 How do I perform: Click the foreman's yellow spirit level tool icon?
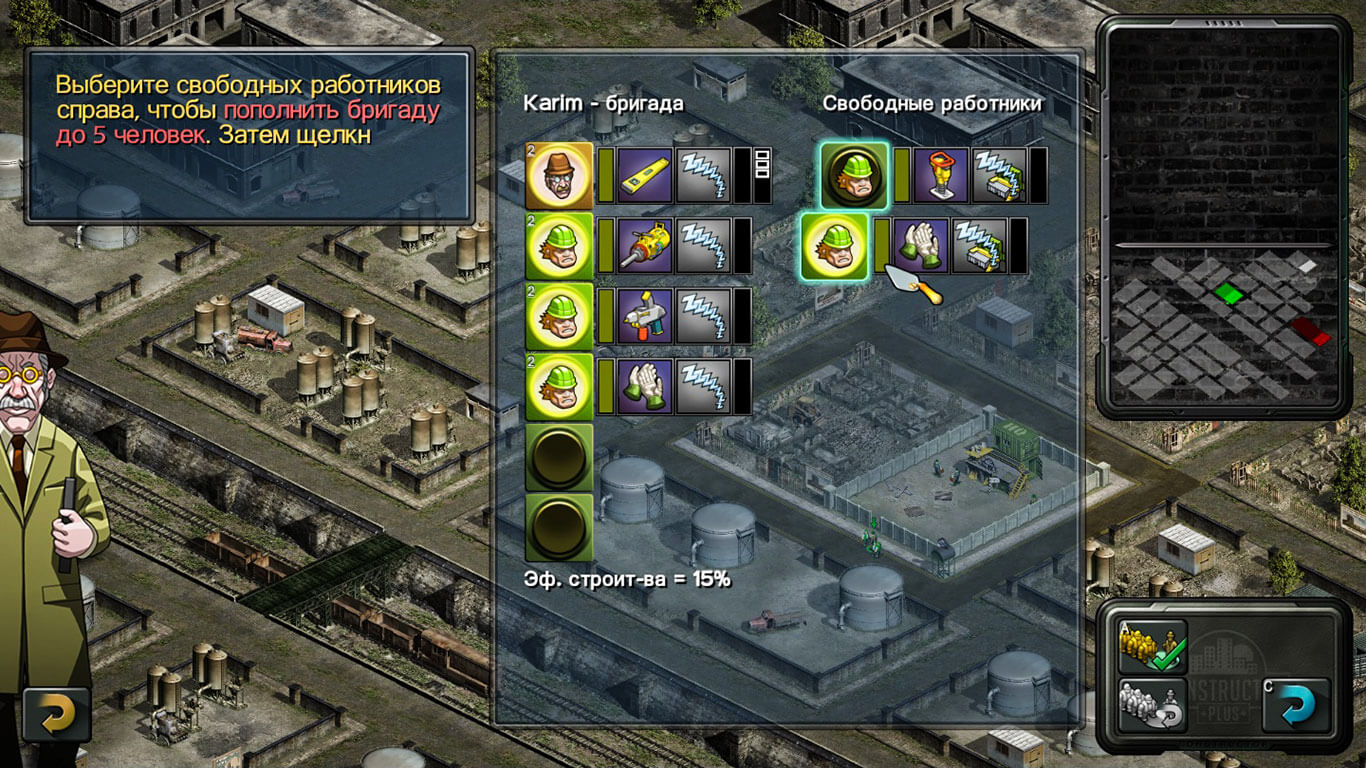click(645, 175)
